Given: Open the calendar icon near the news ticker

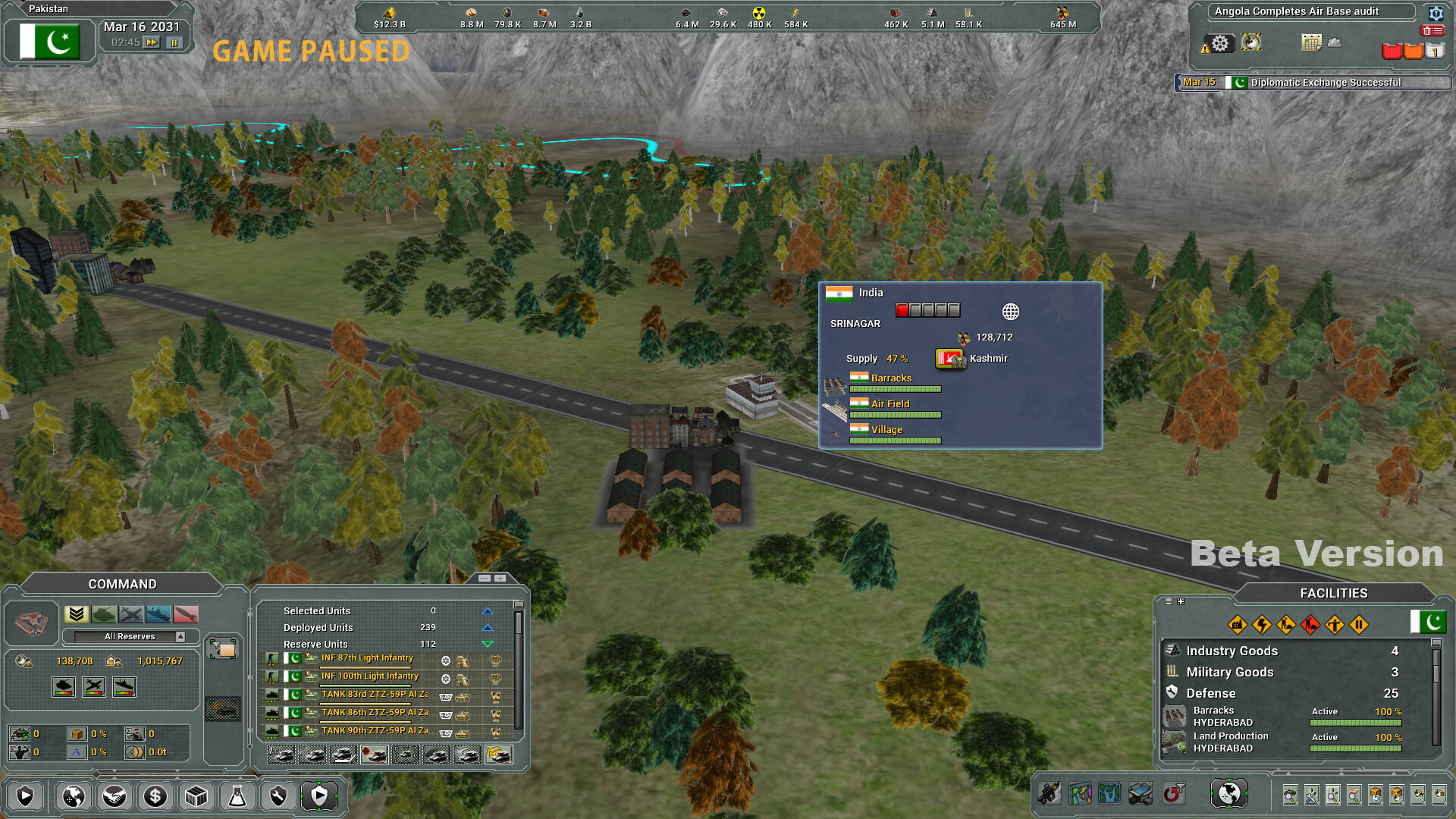Looking at the screenshot, I should (x=1311, y=42).
